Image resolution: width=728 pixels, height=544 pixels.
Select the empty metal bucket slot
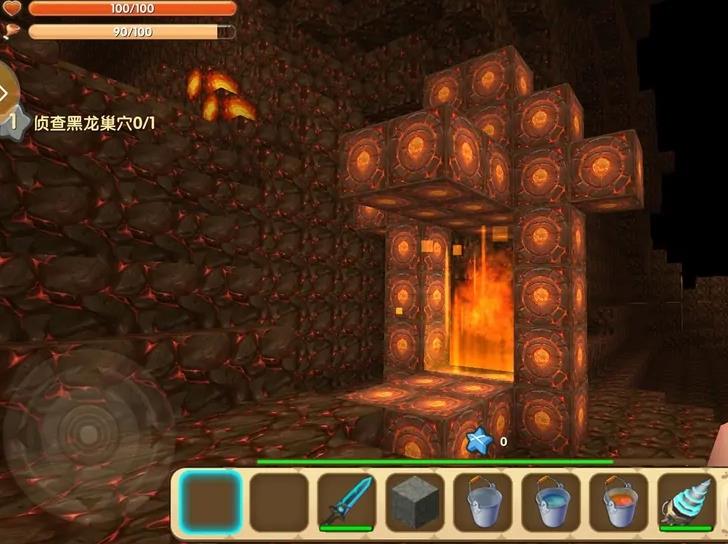[482, 502]
